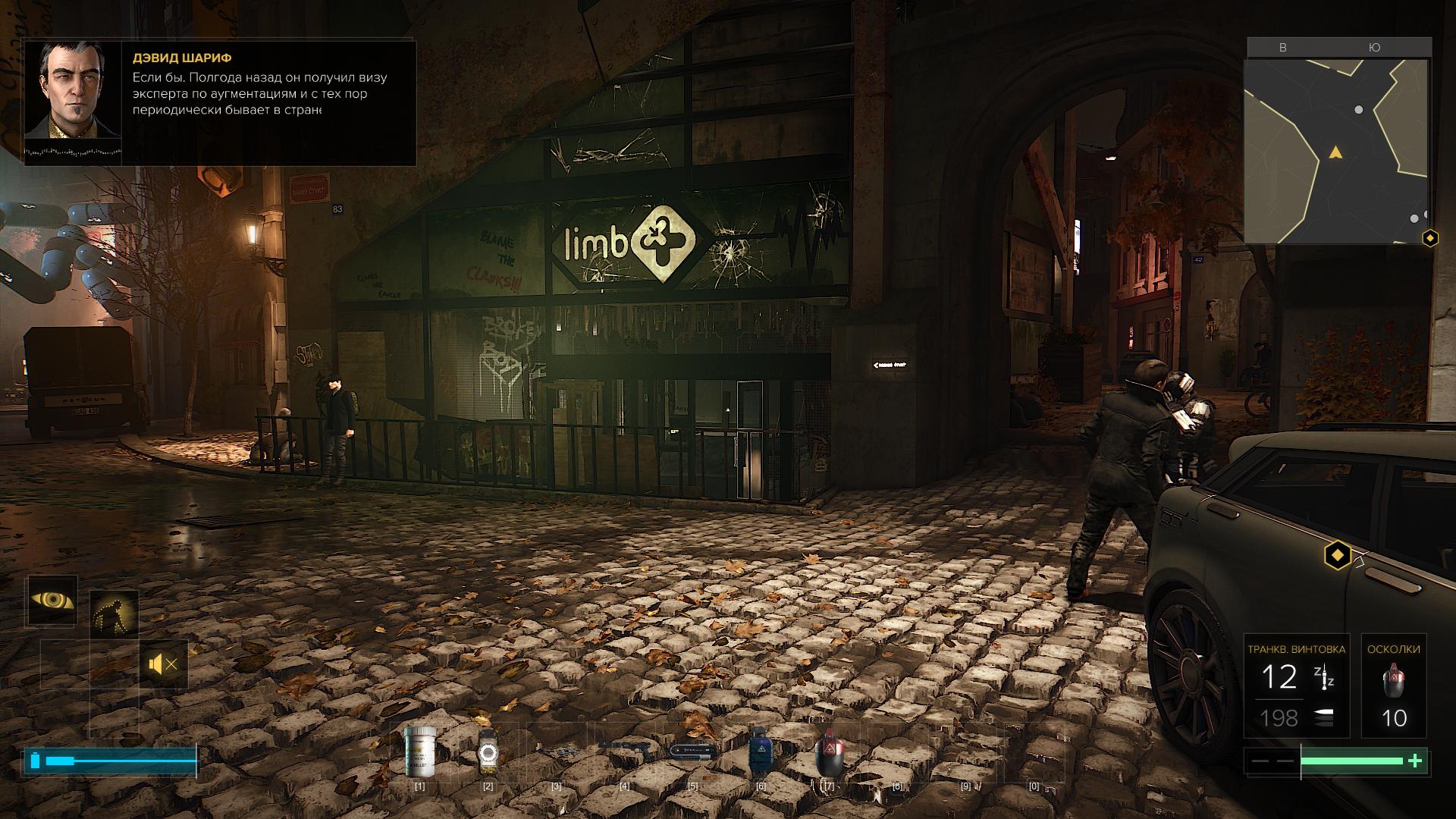Equip the pistol in hotbar slot 4
This screenshot has width=1456, height=819.
click(624, 748)
